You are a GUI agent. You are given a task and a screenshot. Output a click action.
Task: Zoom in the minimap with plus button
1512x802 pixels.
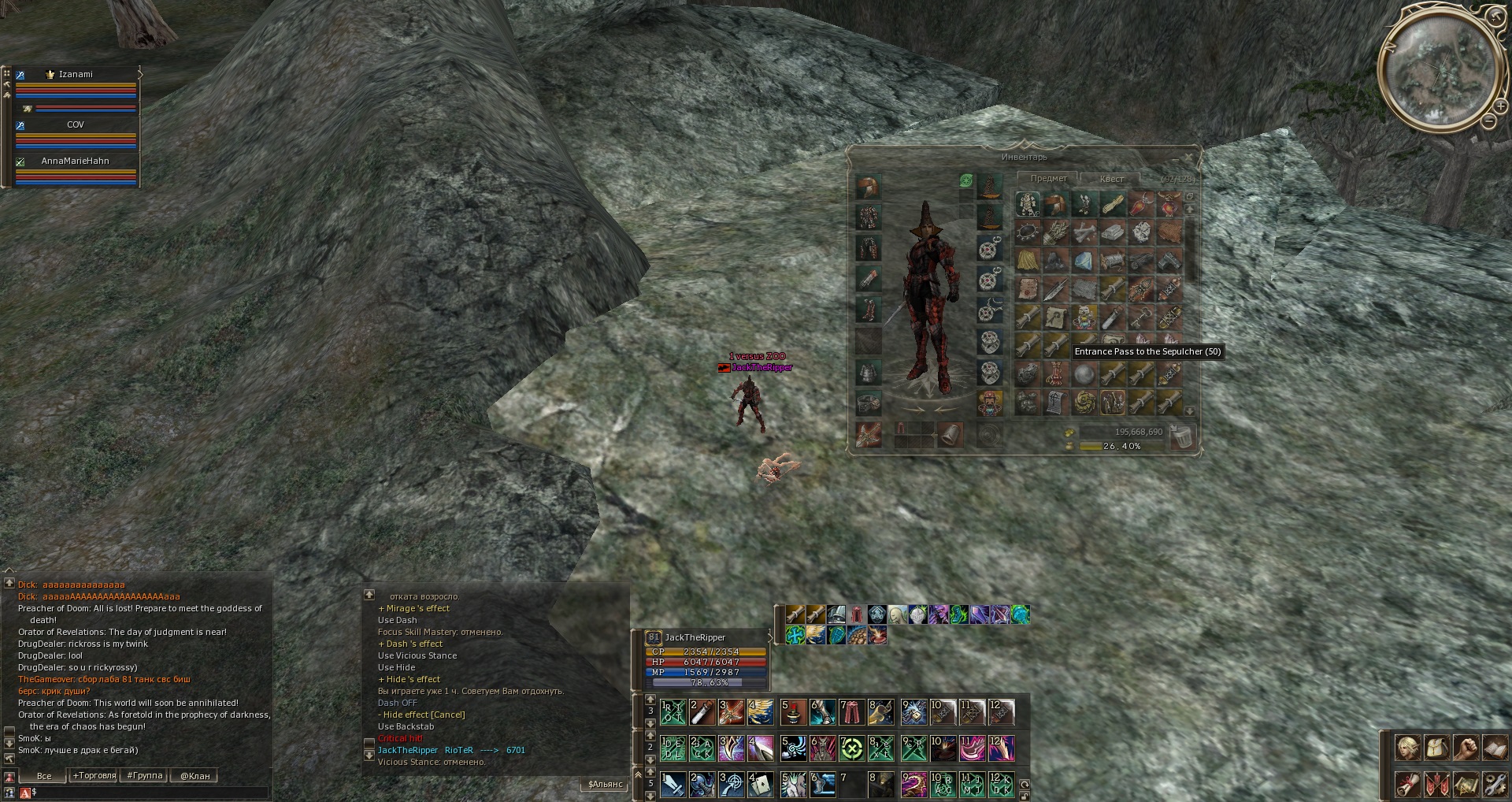pos(1499,106)
